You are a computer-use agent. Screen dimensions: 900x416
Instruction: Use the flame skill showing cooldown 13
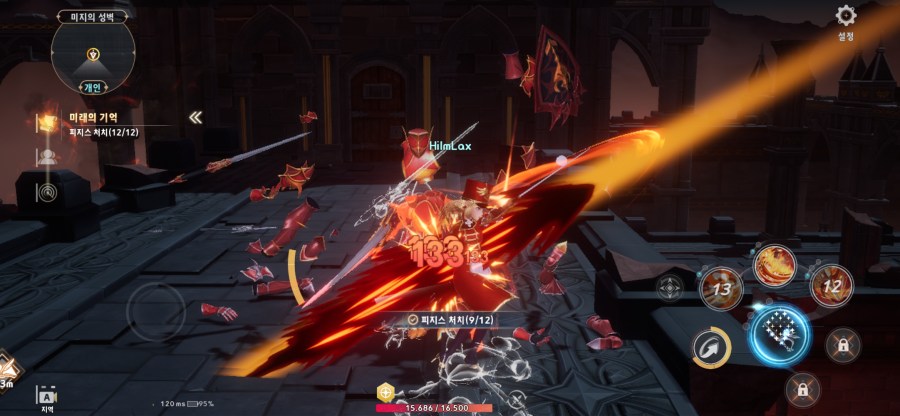click(719, 289)
